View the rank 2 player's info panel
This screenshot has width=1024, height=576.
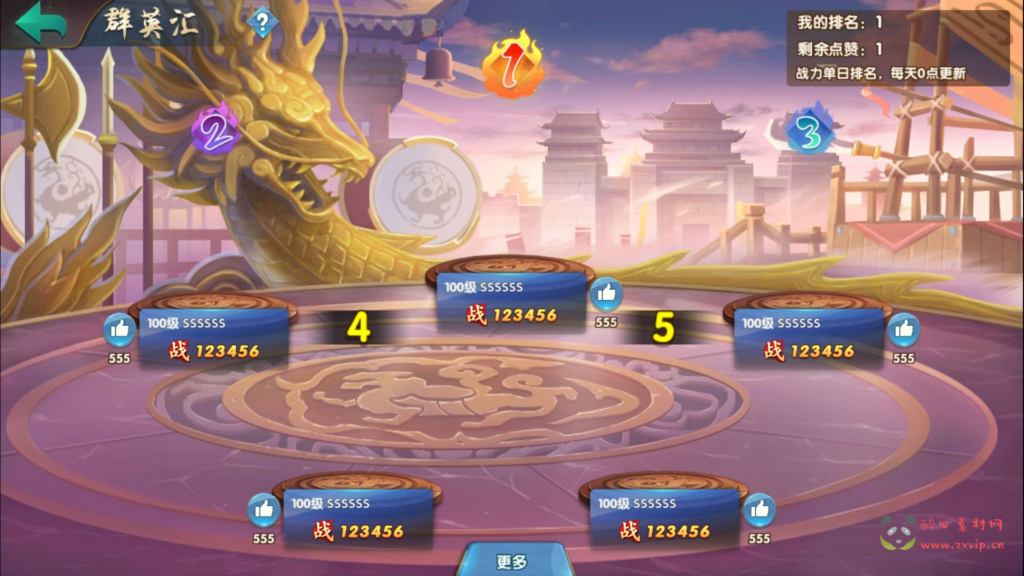pos(214,338)
